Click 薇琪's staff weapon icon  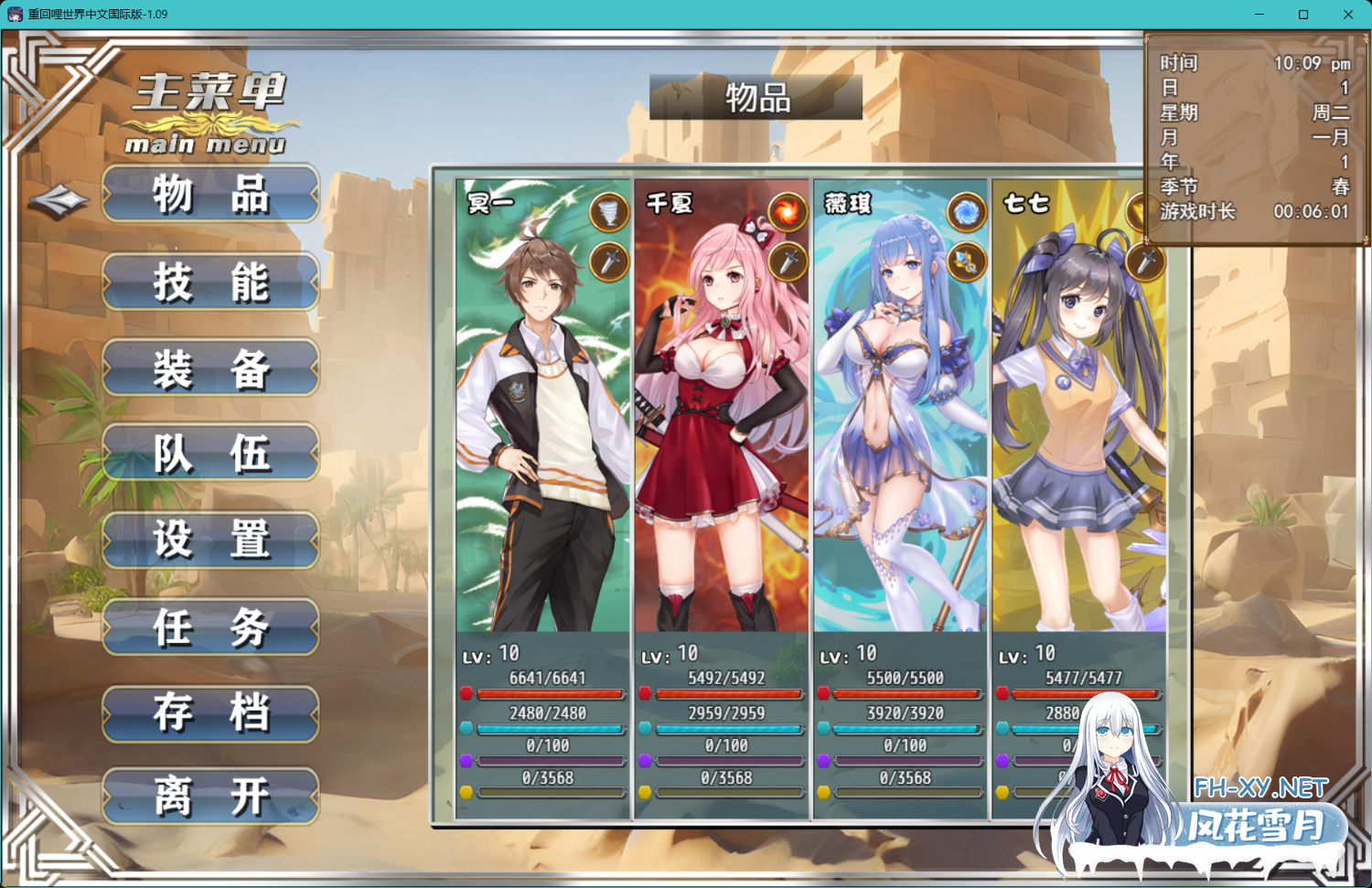[966, 262]
